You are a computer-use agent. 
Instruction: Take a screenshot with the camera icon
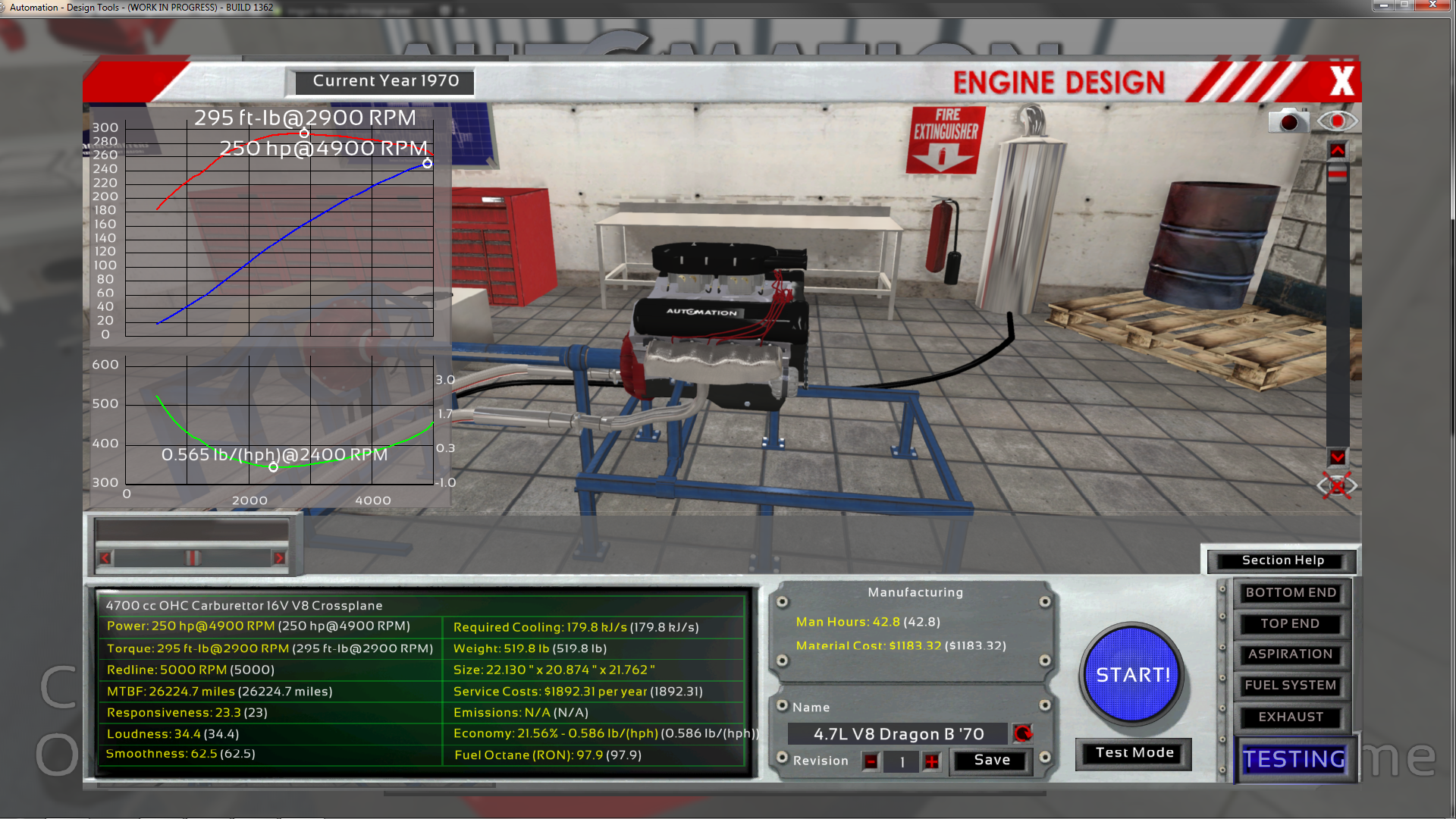pyautogui.click(x=1288, y=121)
